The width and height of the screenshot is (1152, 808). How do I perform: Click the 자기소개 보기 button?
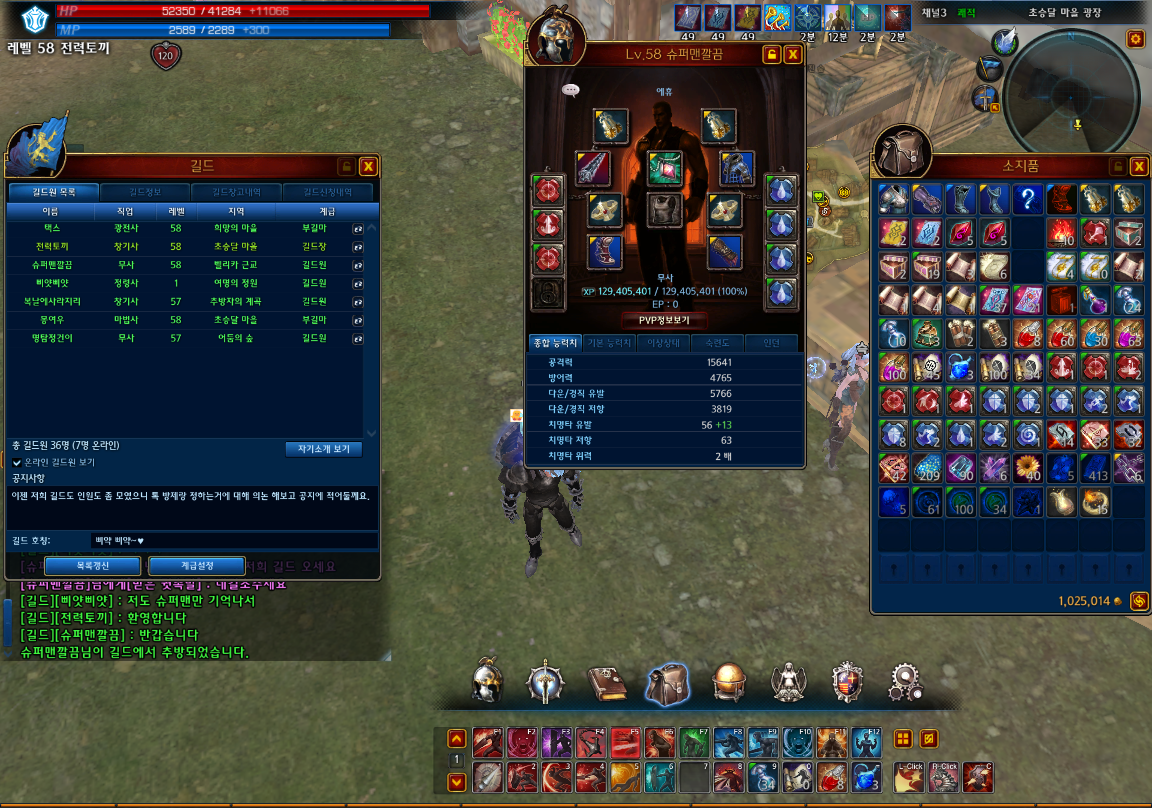(x=323, y=449)
